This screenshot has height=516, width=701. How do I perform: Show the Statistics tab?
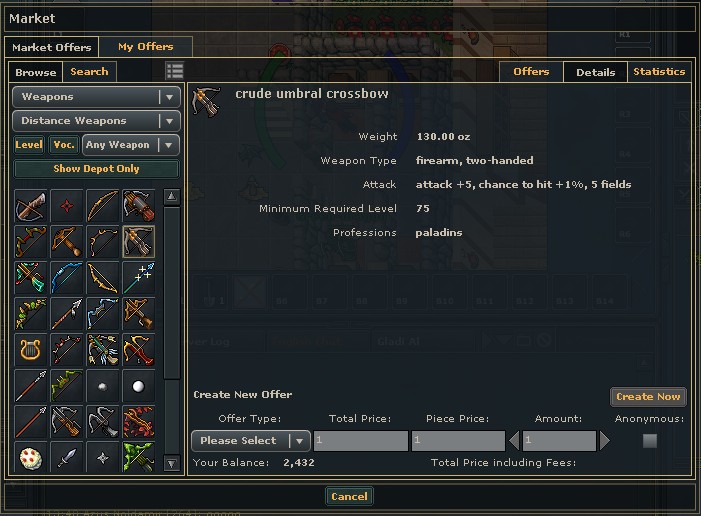pos(659,72)
